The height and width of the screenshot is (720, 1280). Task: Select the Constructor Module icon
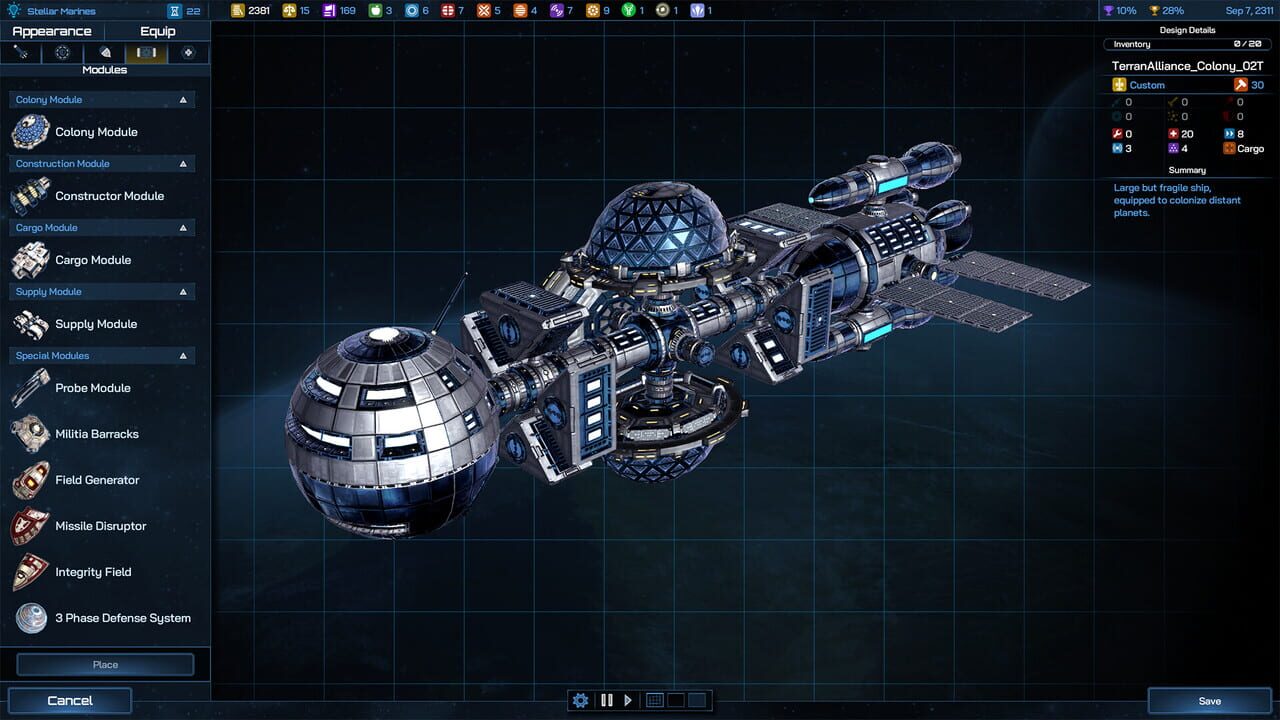(x=28, y=195)
